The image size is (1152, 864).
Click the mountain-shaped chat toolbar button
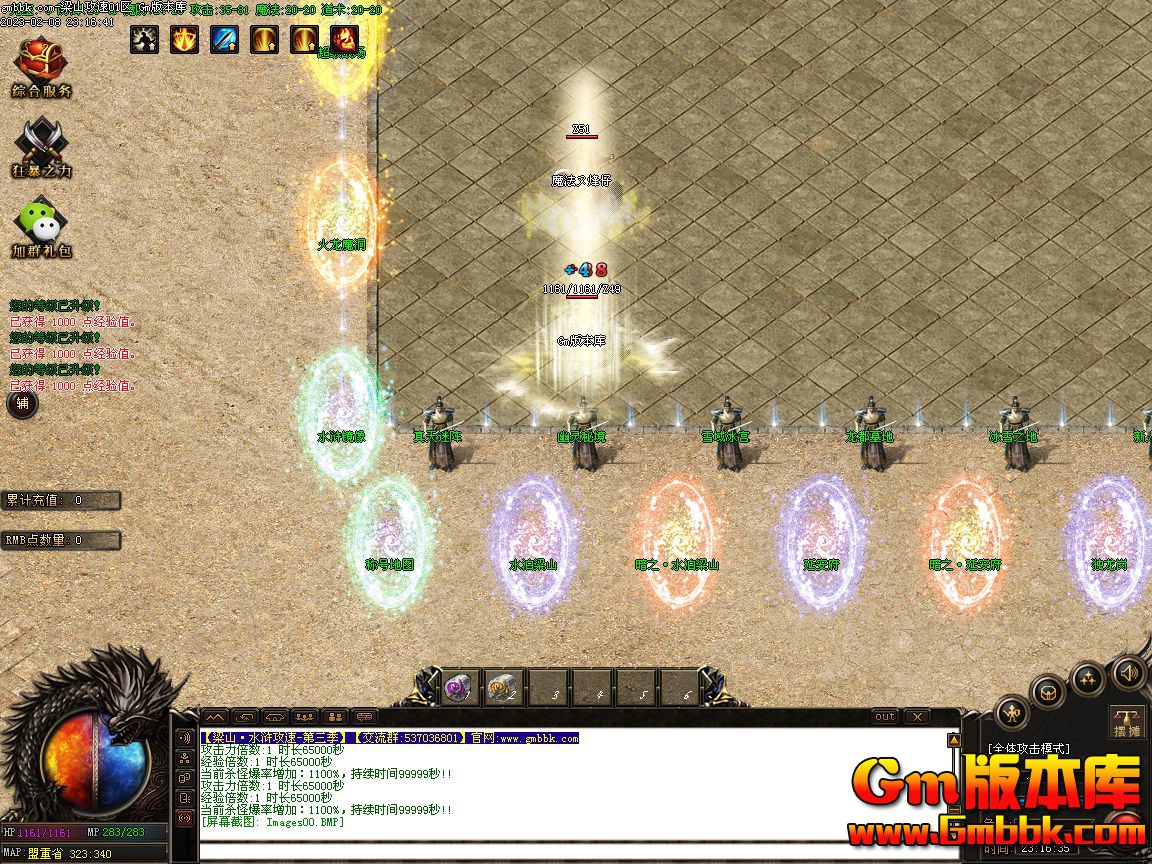(x=215, y=716)
